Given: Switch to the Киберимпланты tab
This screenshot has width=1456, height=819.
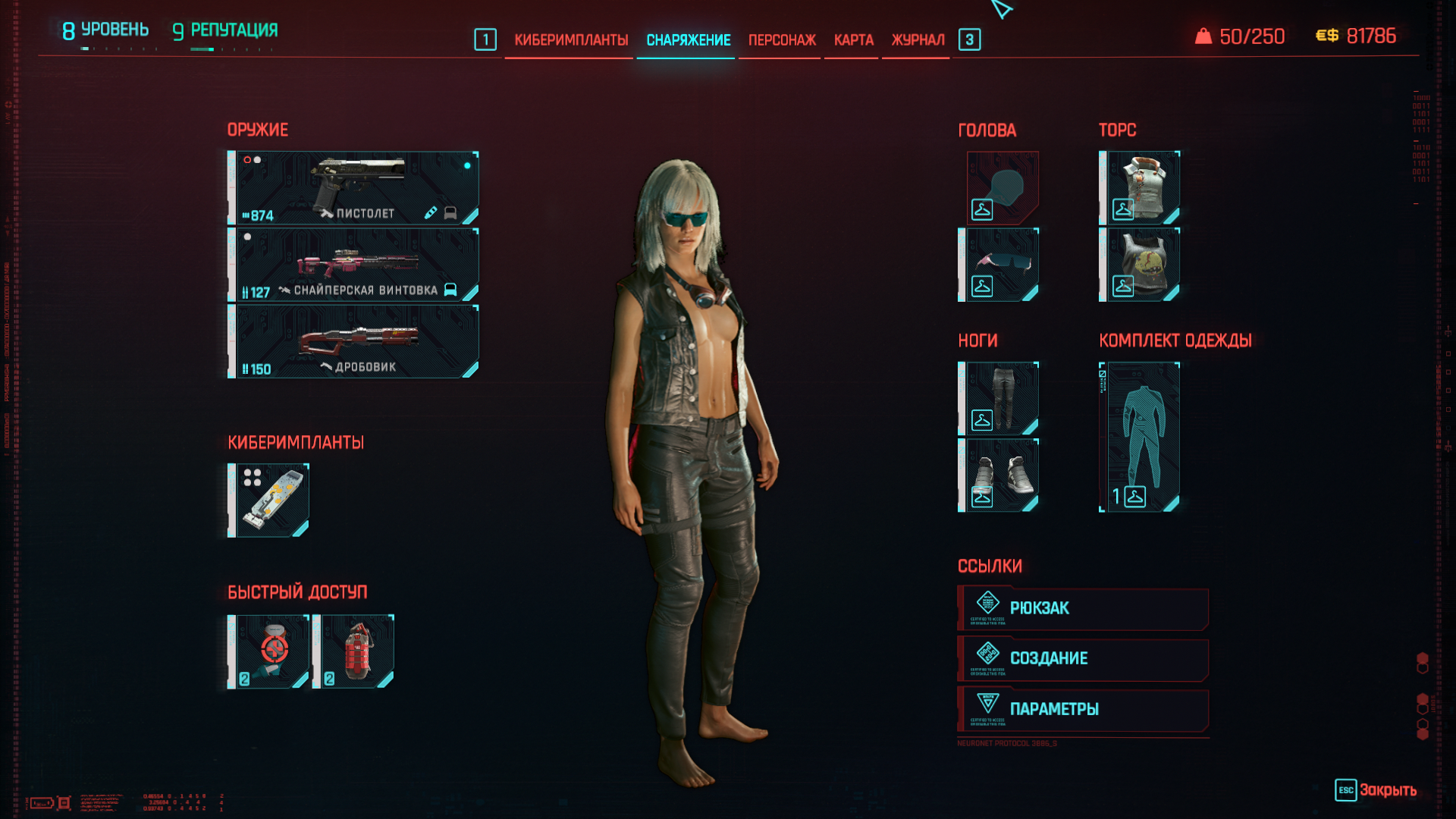Looking at the screenshot, I should (571, 40).
